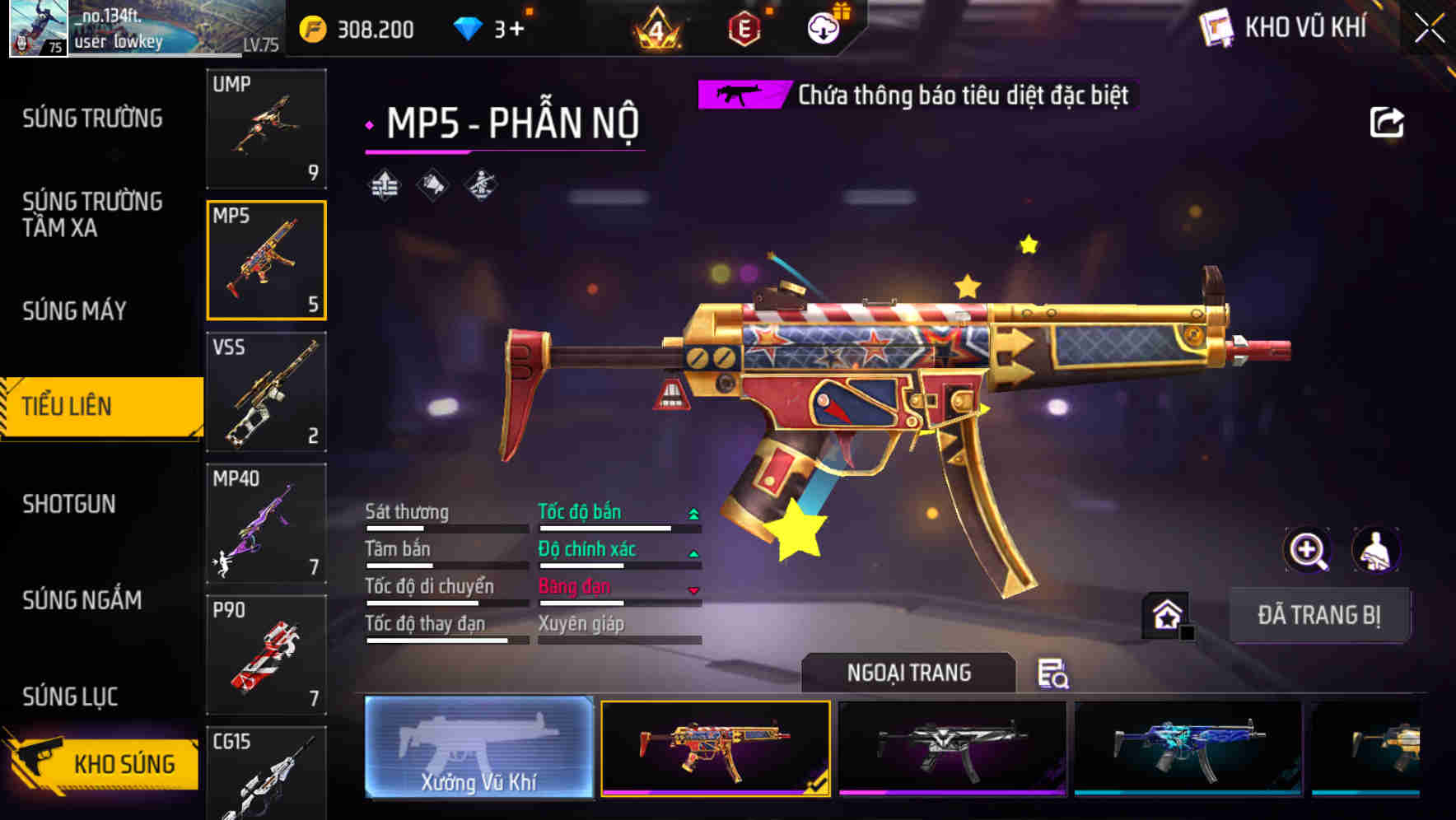The width and height of the screenshot is (1456, 820).
Task: Open the NGOẠI TRANG tab
Action: click(x=908, y=673)
